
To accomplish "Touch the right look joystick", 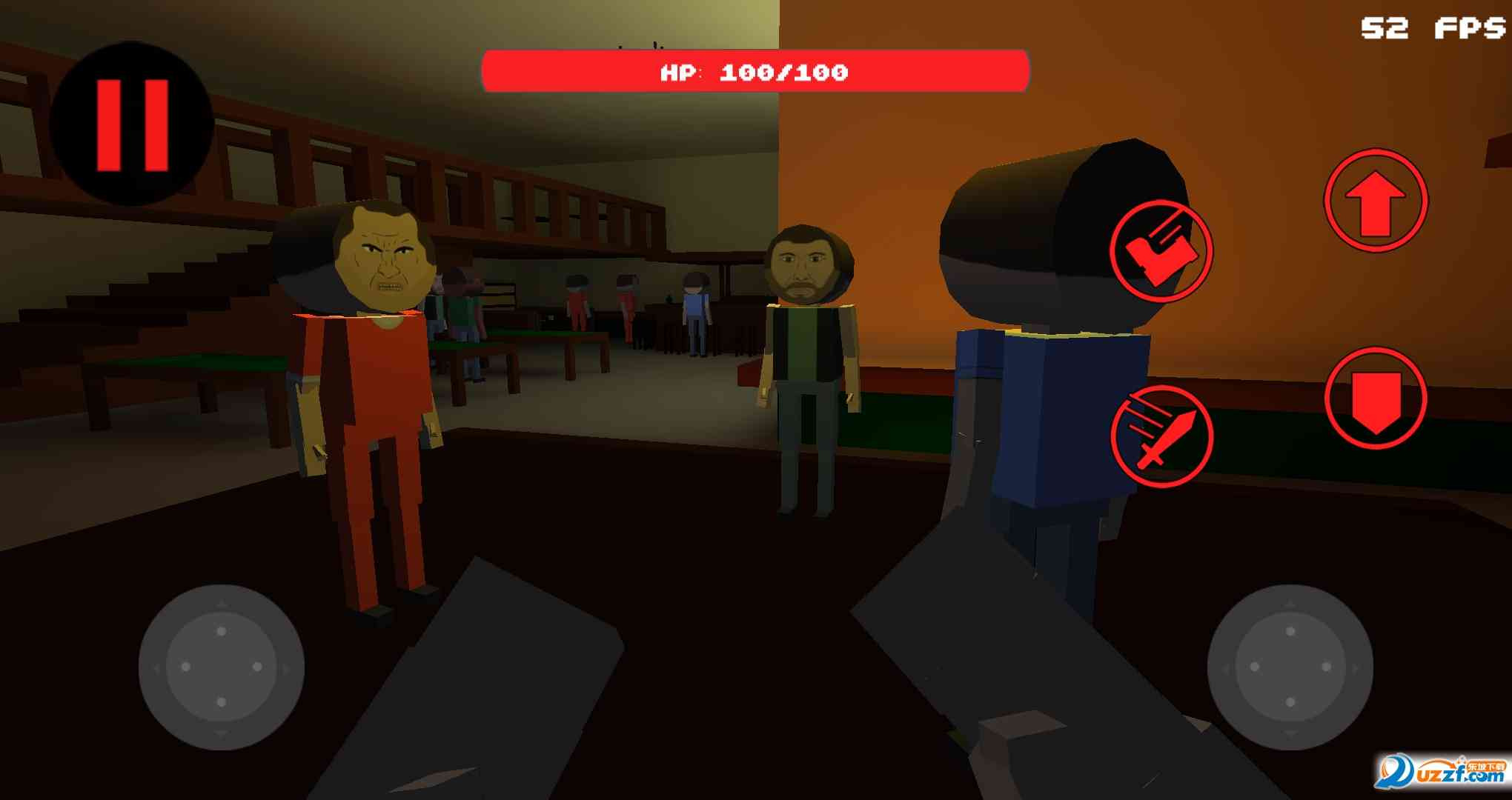I will tap(1290, 667).
